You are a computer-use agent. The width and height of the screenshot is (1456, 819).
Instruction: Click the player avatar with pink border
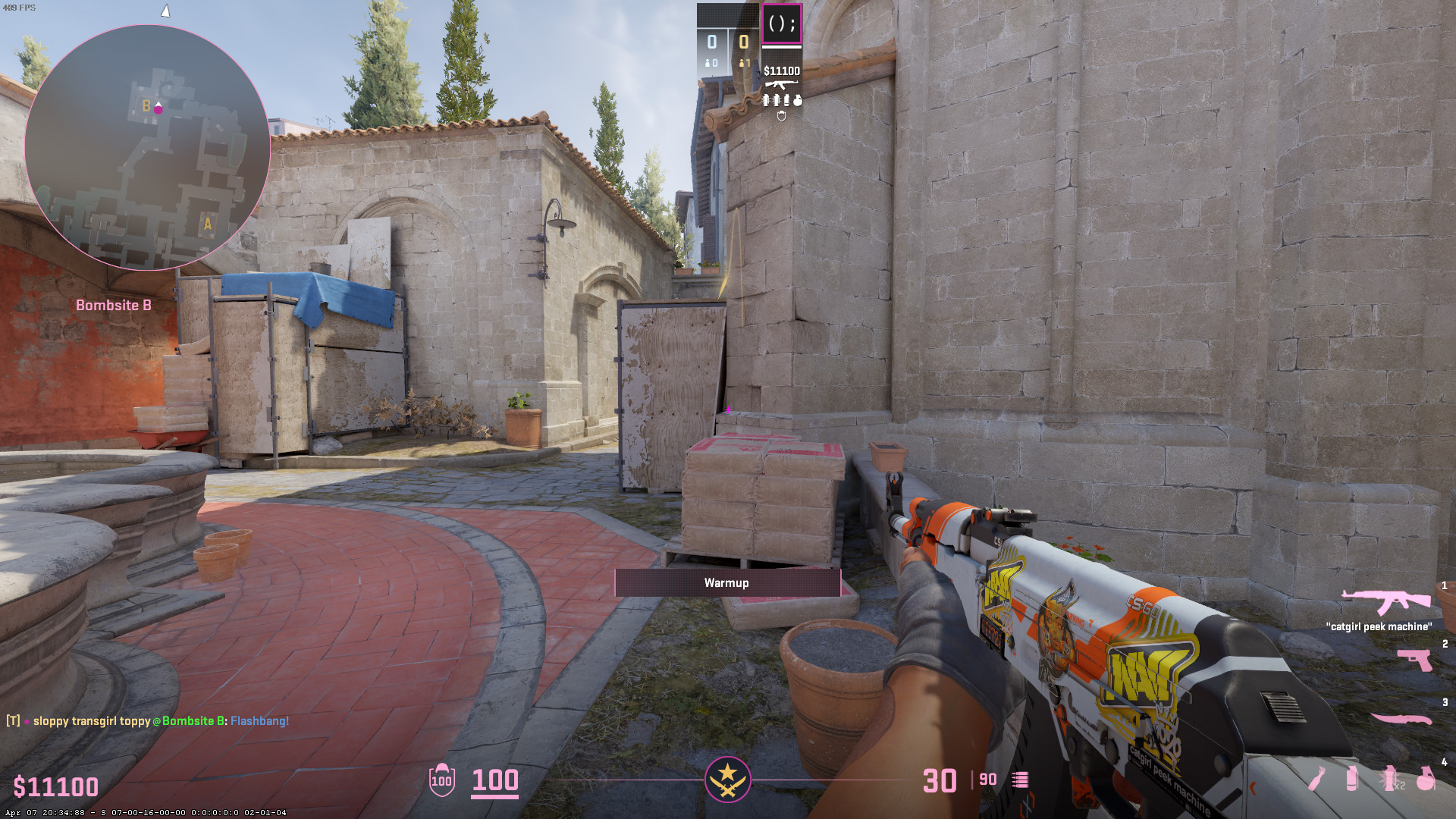[781, 24]
